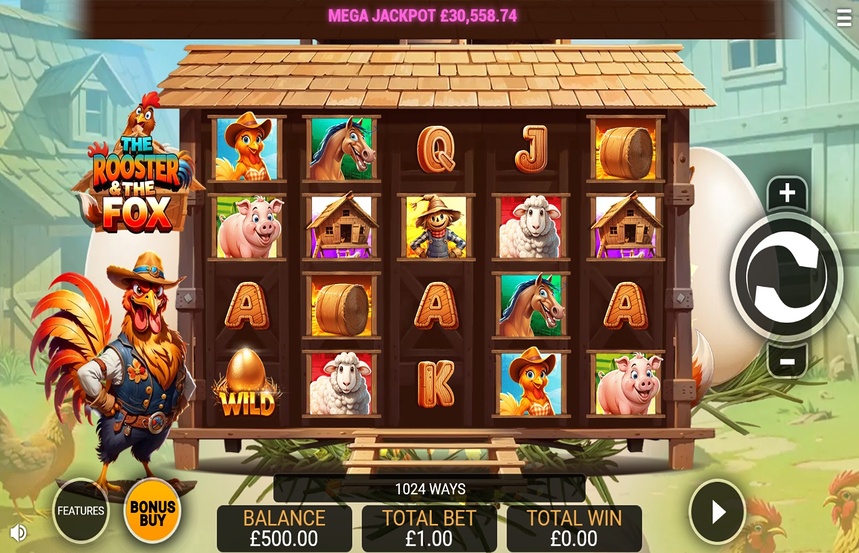This screenshot has height=553, width=859.
Task: Toggle the sound speaker icon
Action: (x=17, y=532)
